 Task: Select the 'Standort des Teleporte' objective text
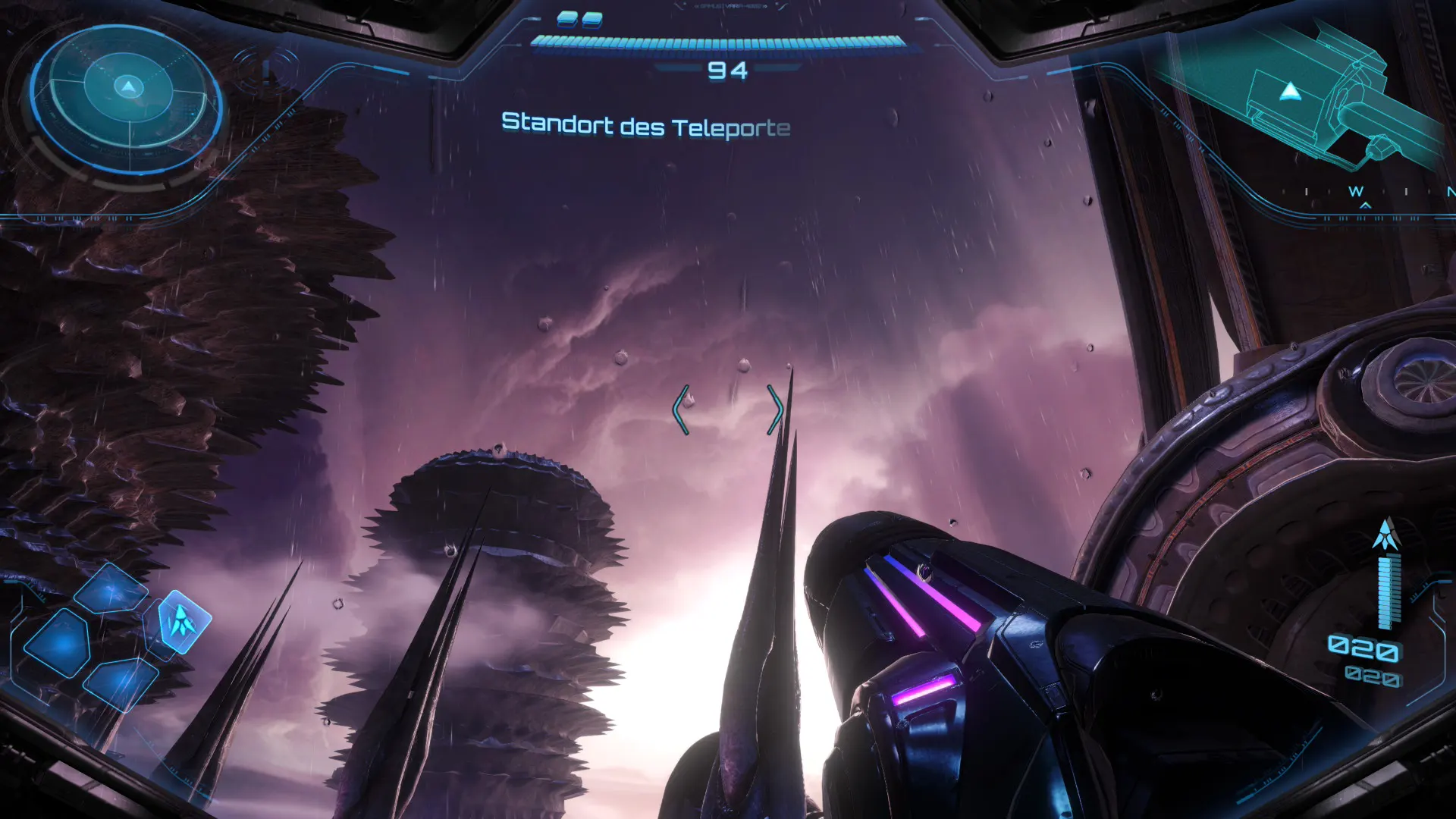[645, 125]
